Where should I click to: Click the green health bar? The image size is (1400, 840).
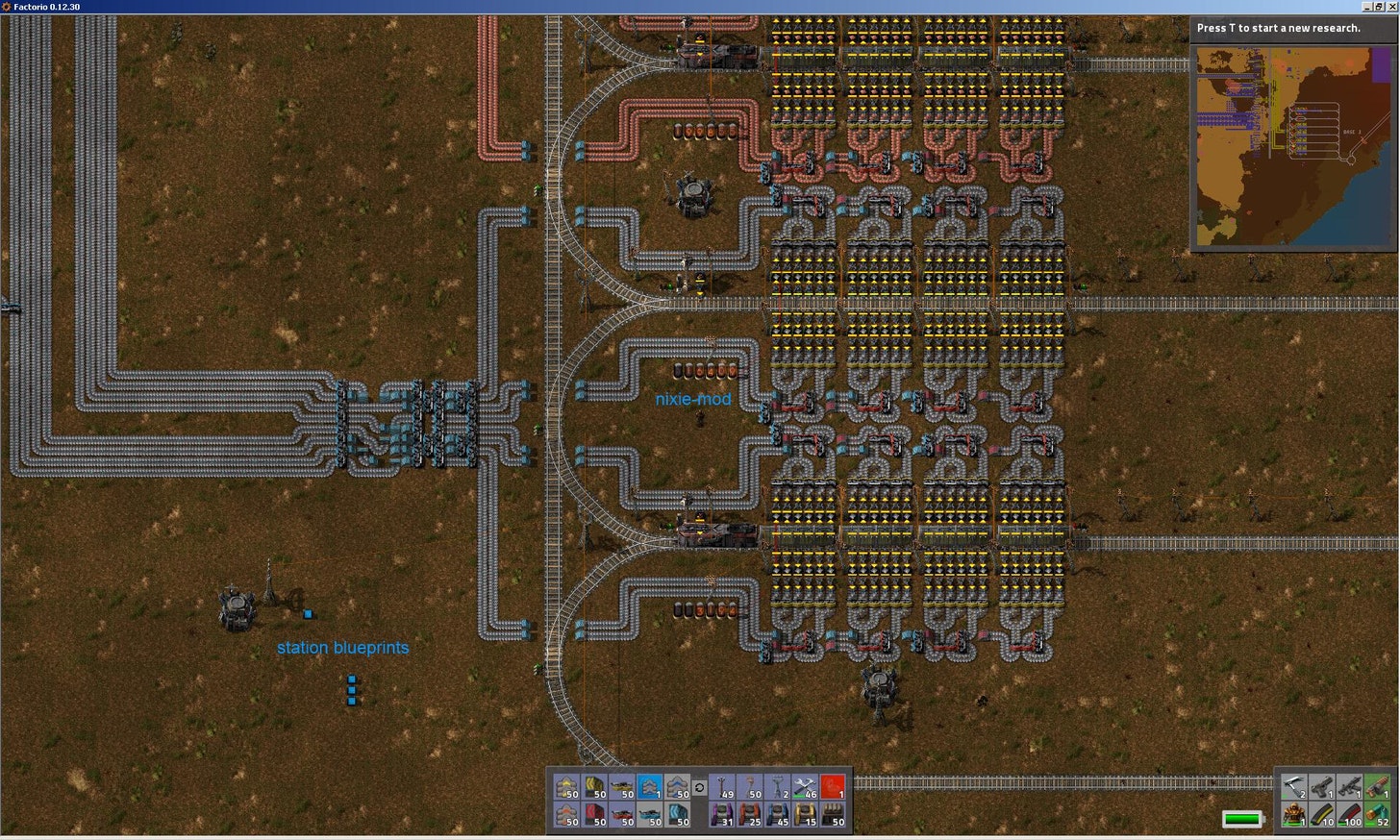(1242, 819)
